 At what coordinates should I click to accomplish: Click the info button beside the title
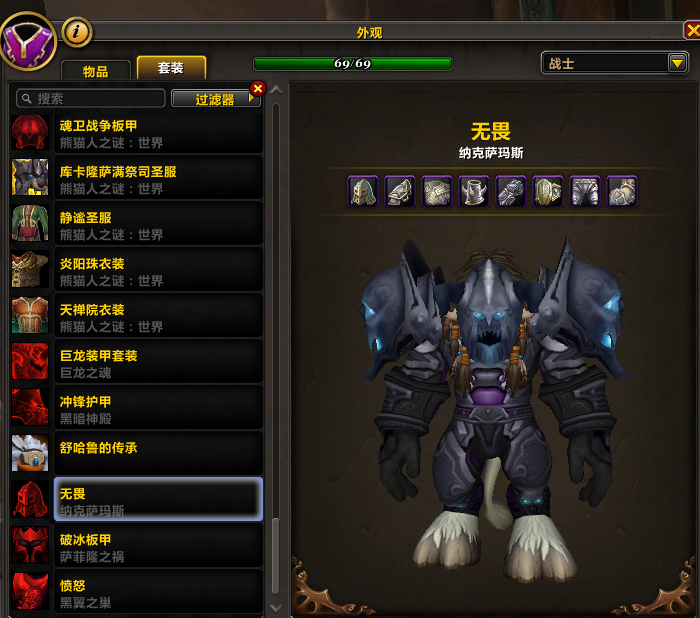point(77,33)
